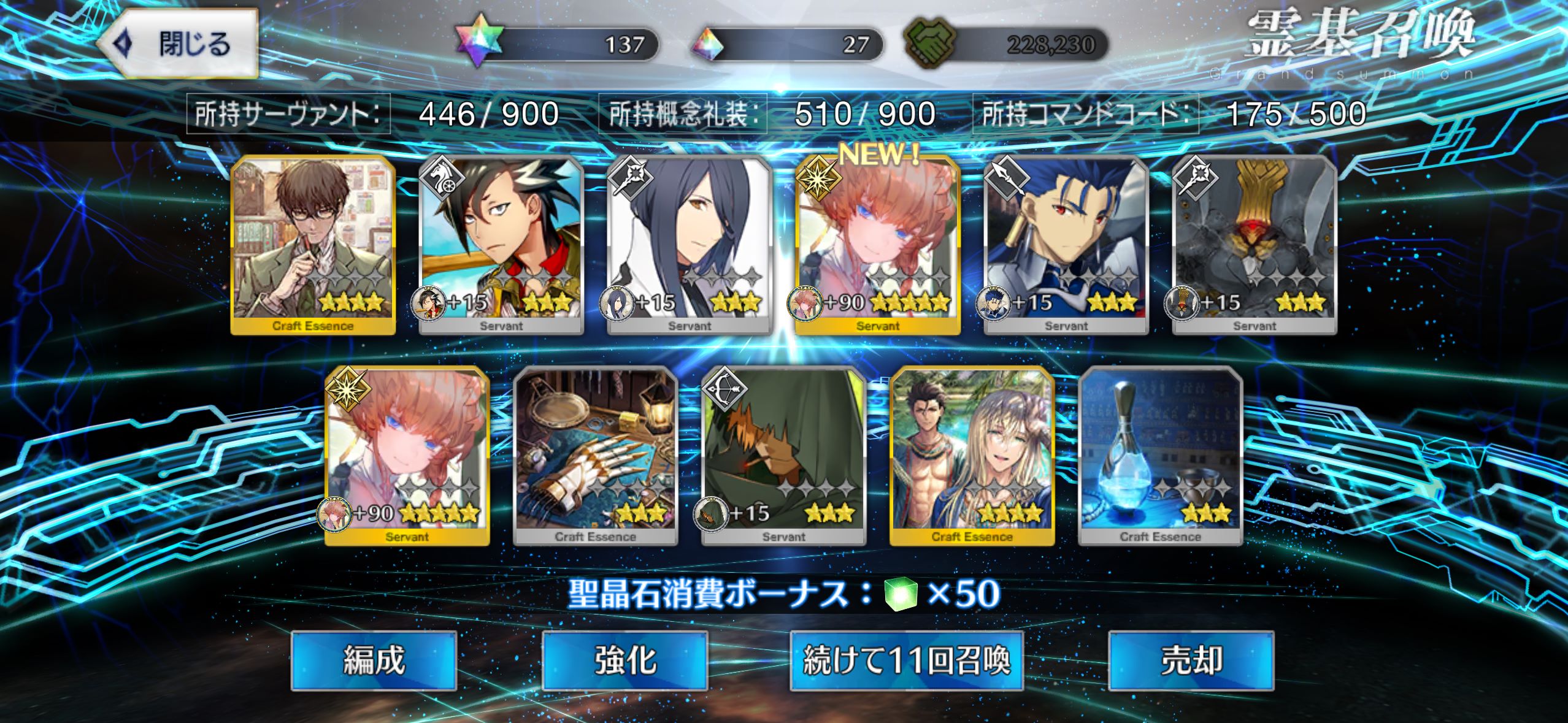Go to the 強化 enhancement menu
The height and width of the screenshot is (723, 1568).
625,660
